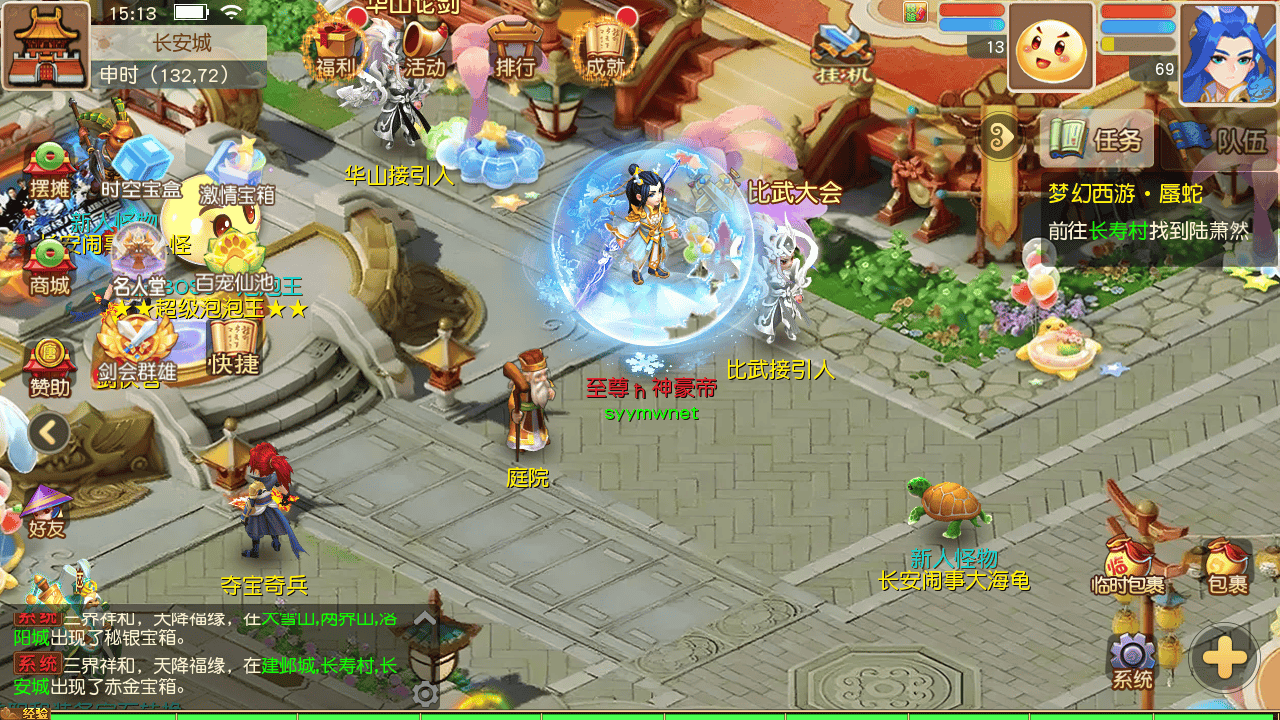1280x720 pixels.
Task: Open the 摆摊 stall icon
Action: 50,170
